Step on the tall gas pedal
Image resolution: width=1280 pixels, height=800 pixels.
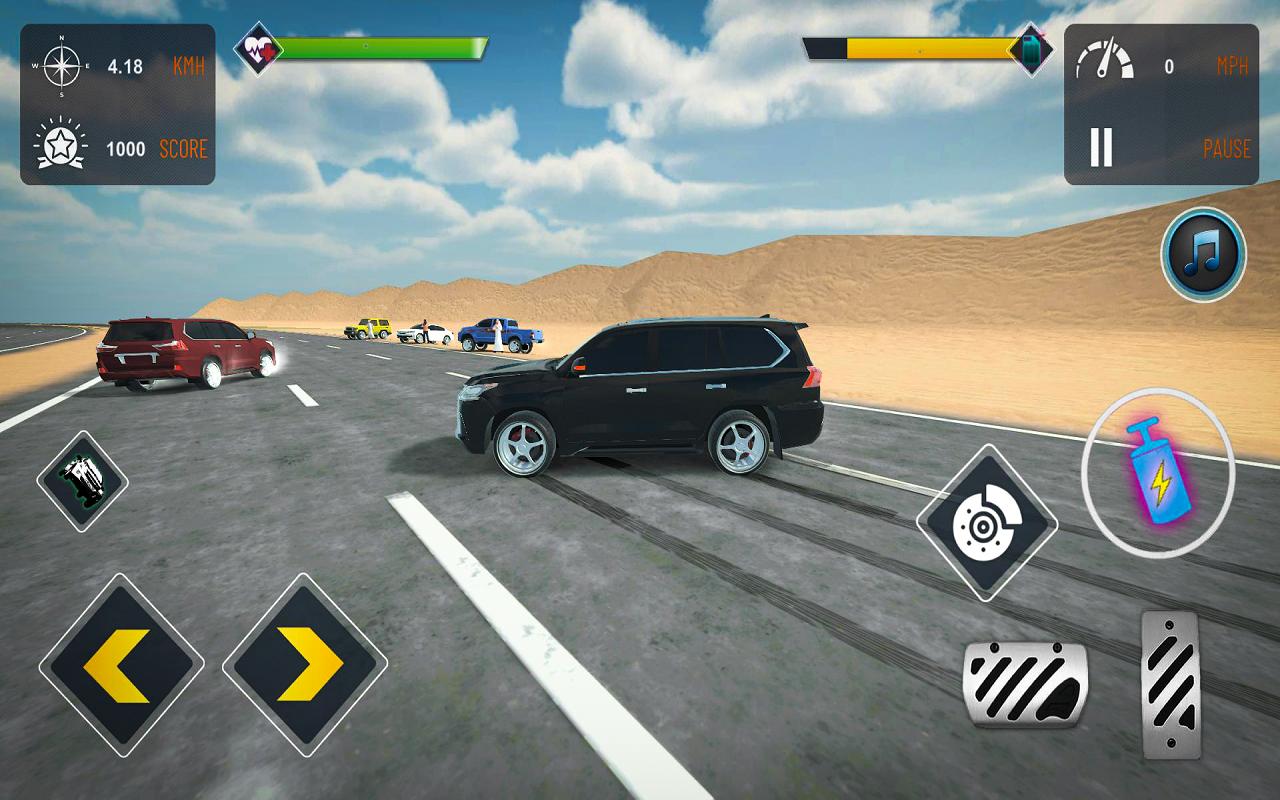click(x=1170, y=683)
